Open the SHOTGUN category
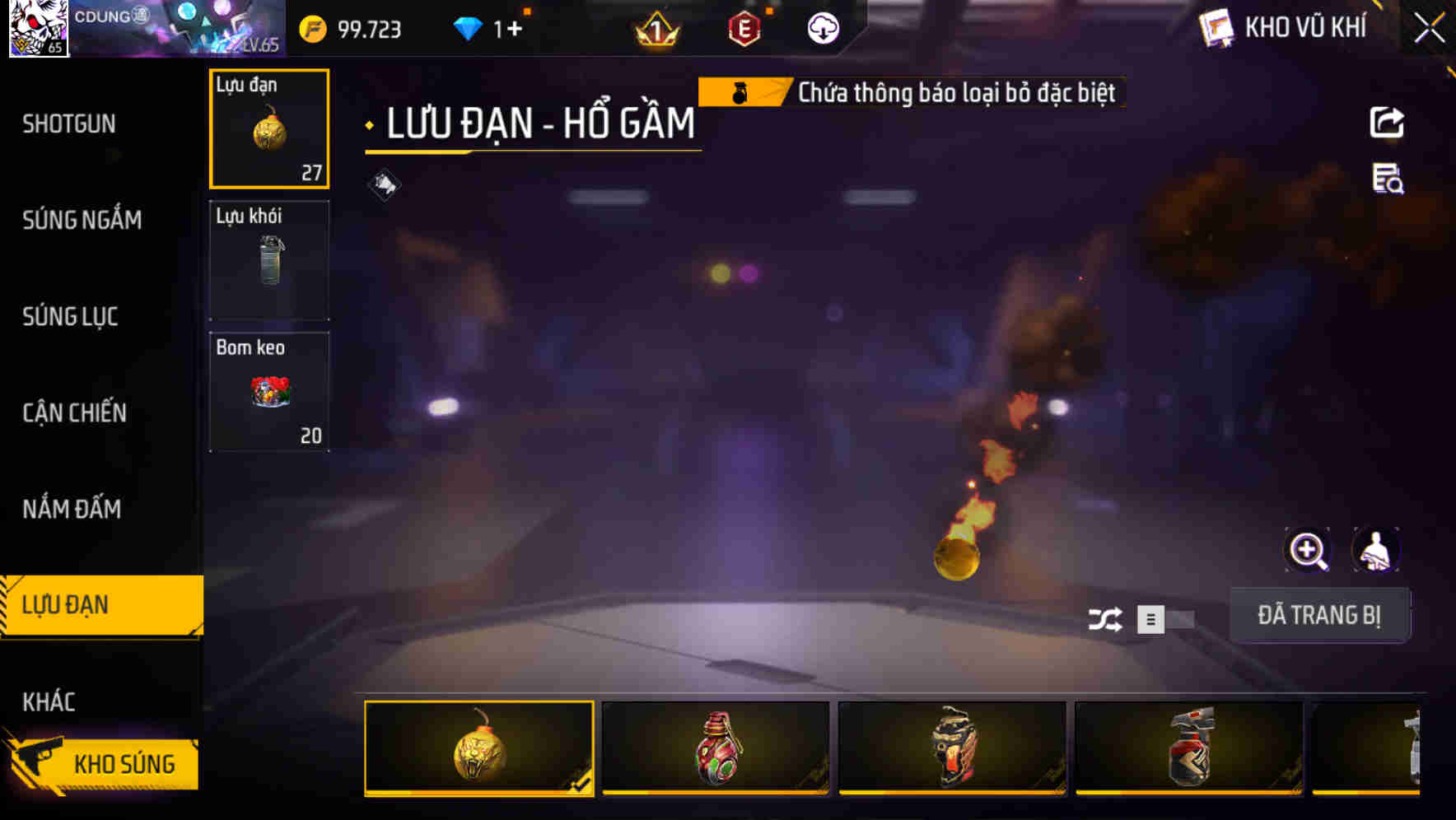Screen dimensions: 1456x820 coord(69,123)
